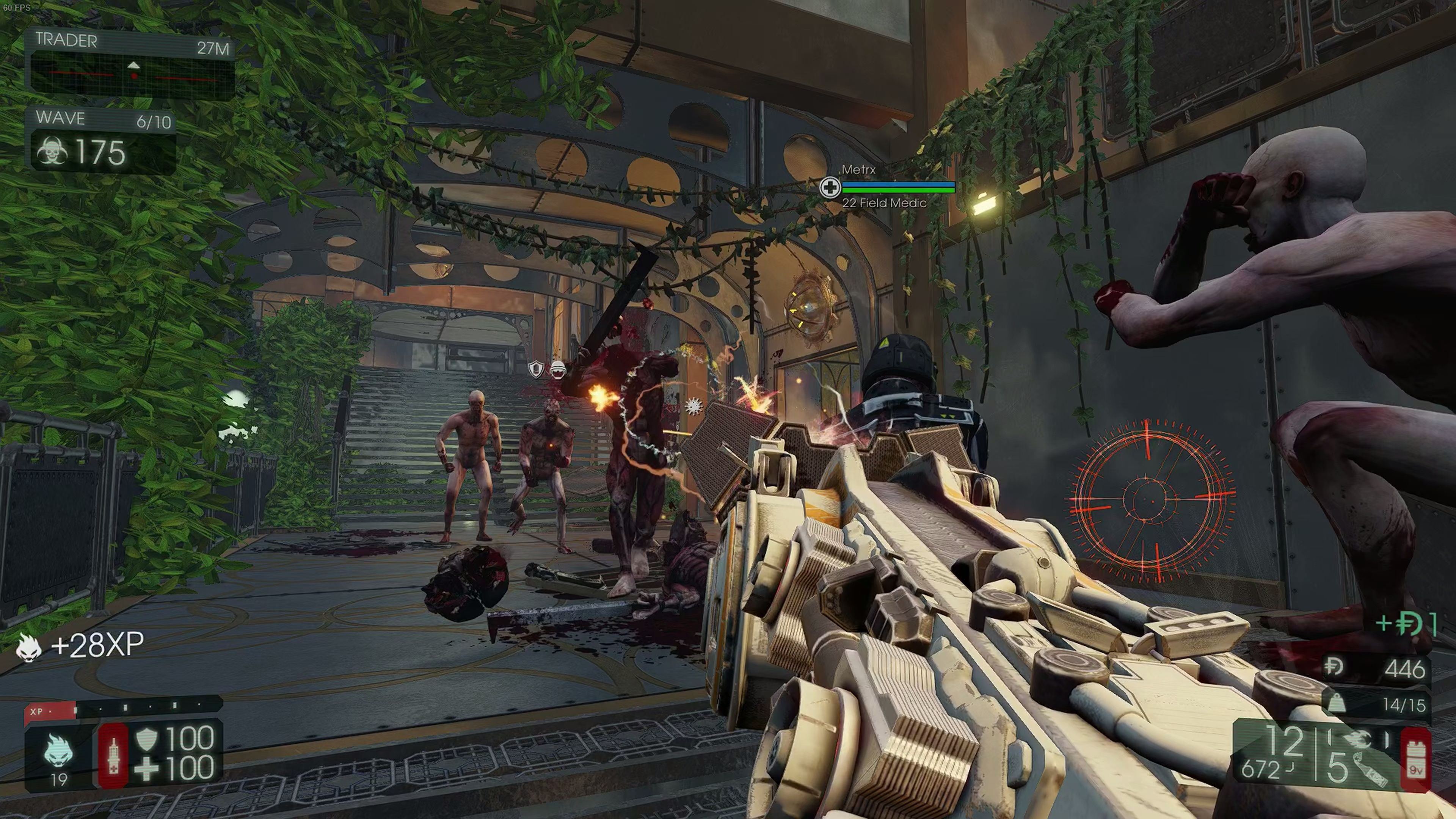
Task: Click Metrx's Field Medic cross icon
Action: (x=830, y=187)
